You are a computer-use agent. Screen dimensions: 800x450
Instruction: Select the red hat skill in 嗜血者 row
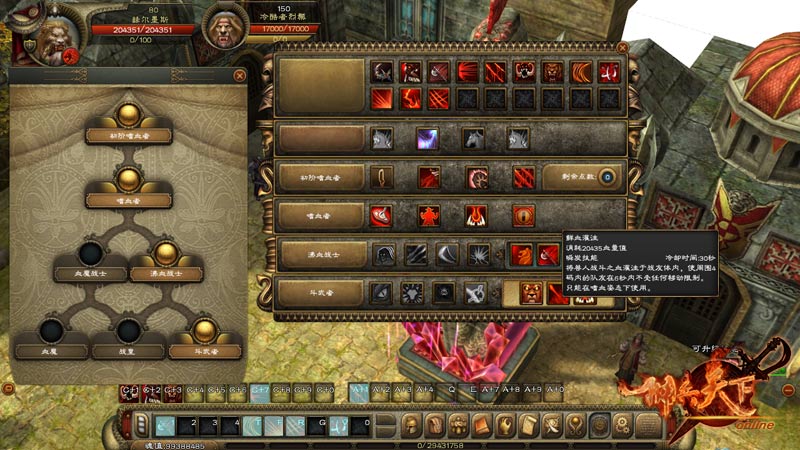coord(381,216)
